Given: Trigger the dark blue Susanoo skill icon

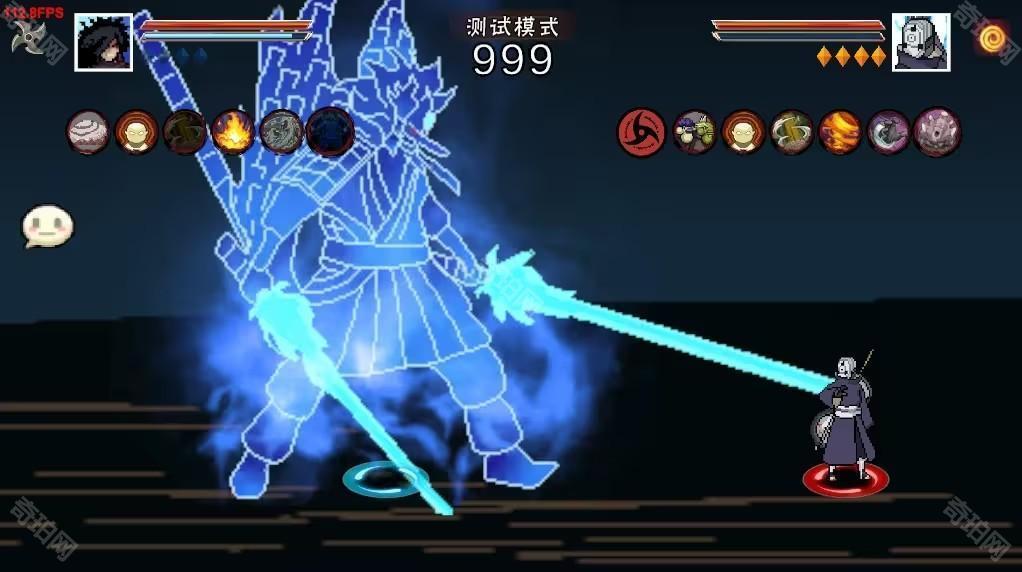Looking at the screenshot, I should [x=330, y=132].
